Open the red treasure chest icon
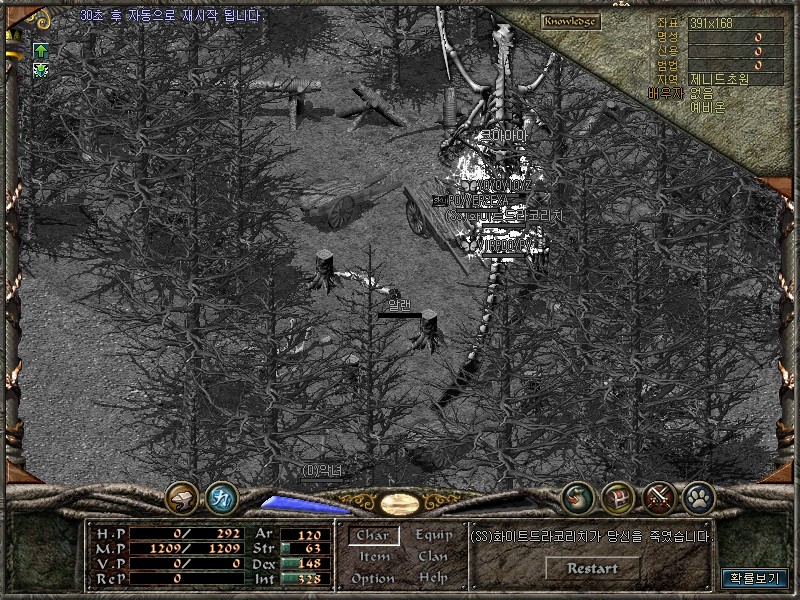Viewport: 800px width, 600px height. 617,496
